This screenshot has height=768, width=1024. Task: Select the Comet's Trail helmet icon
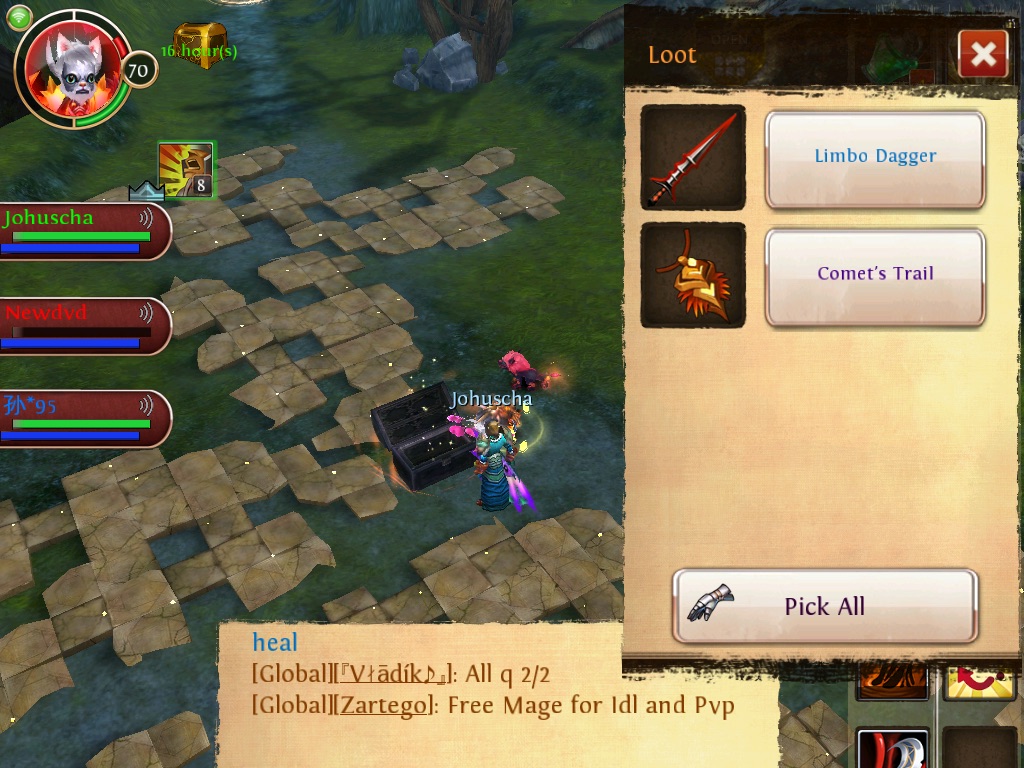(x=693, y=274)
